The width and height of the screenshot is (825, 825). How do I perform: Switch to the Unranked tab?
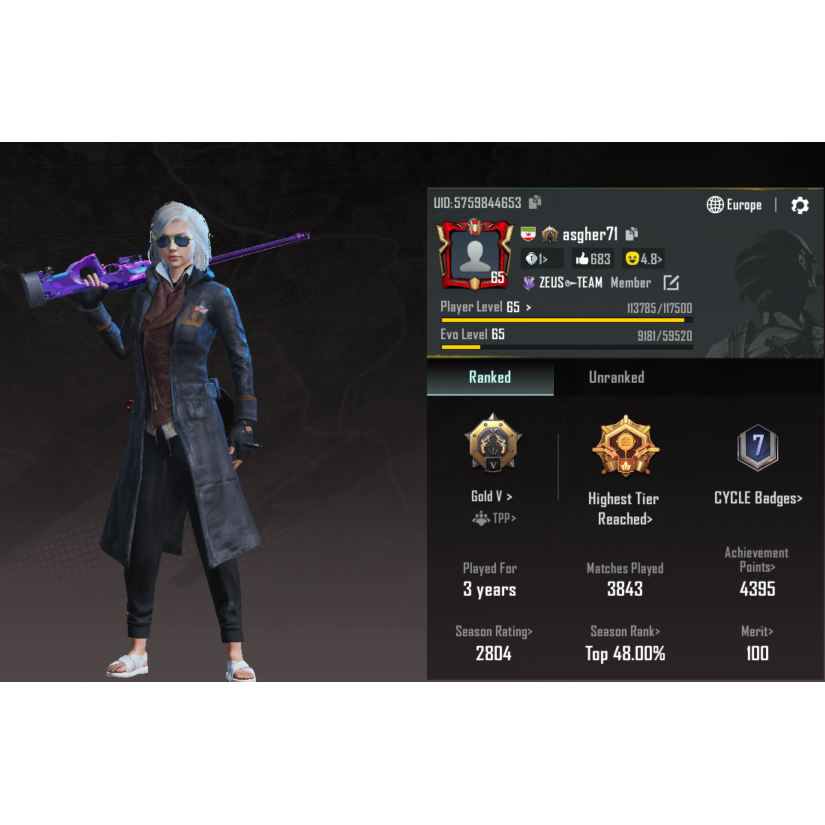pos(616,377)
